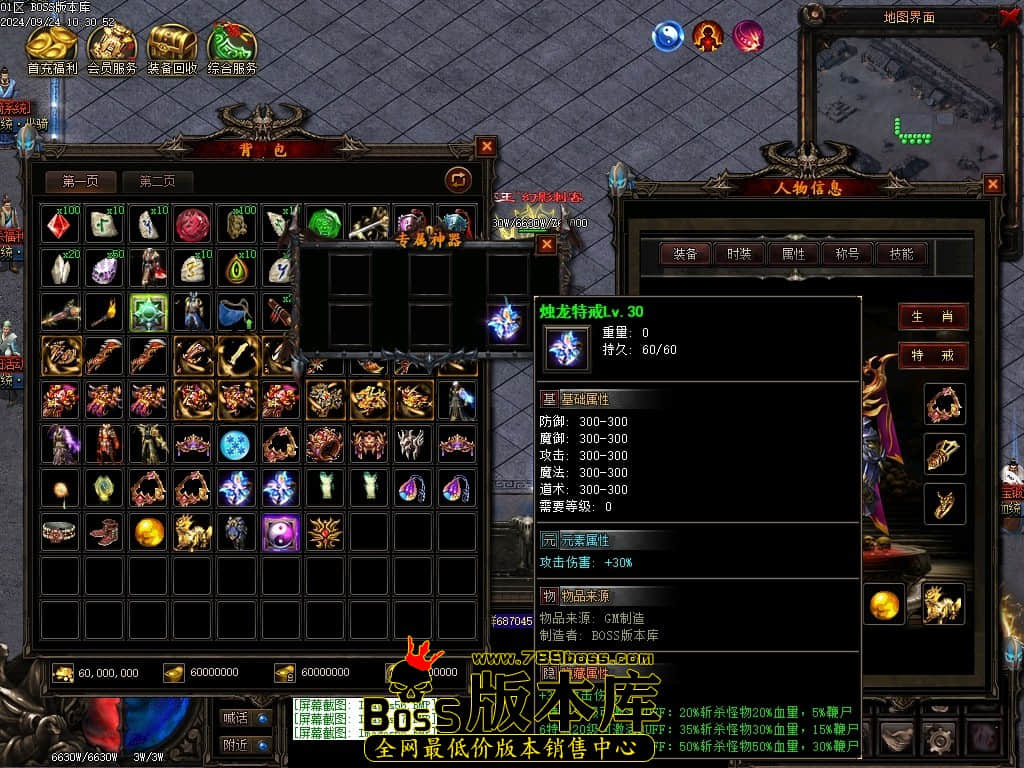Show the 称号 titles tab
Image resolution: width=1024 pixels, height=768 pixels.
click(x=847, y=254)
